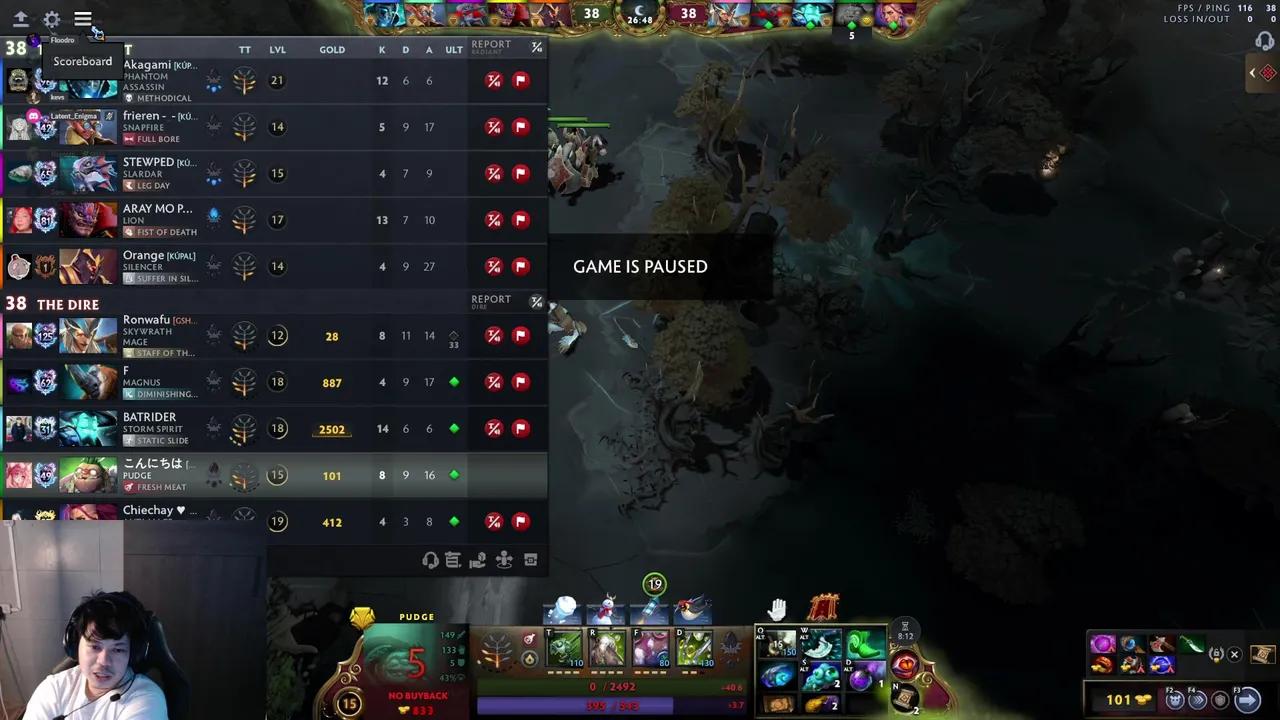Report The Radiant team with REPORT button
The height and width of the screenshot is (720, 1280).
491,46
